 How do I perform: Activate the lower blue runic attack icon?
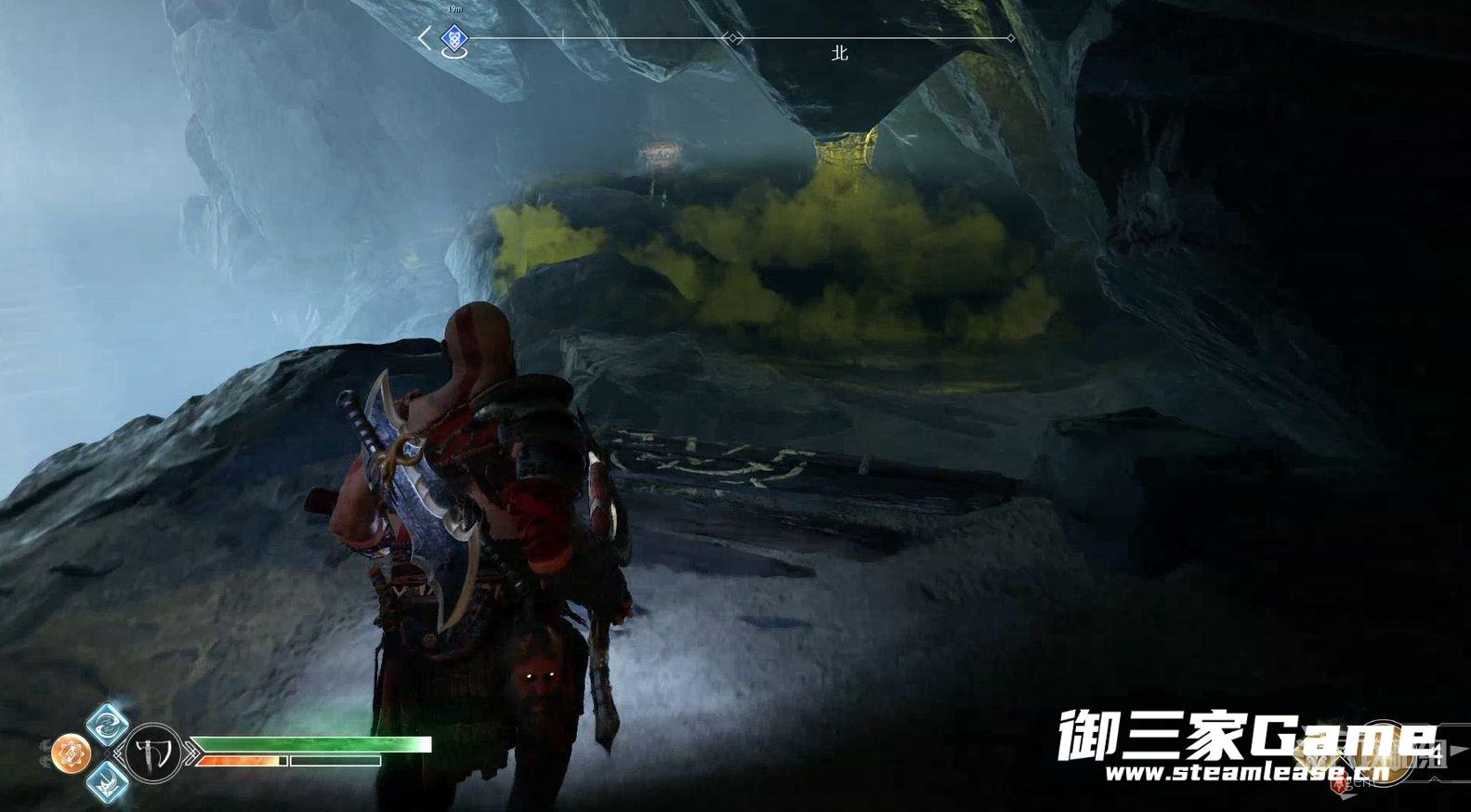click(x=106, y=781)
